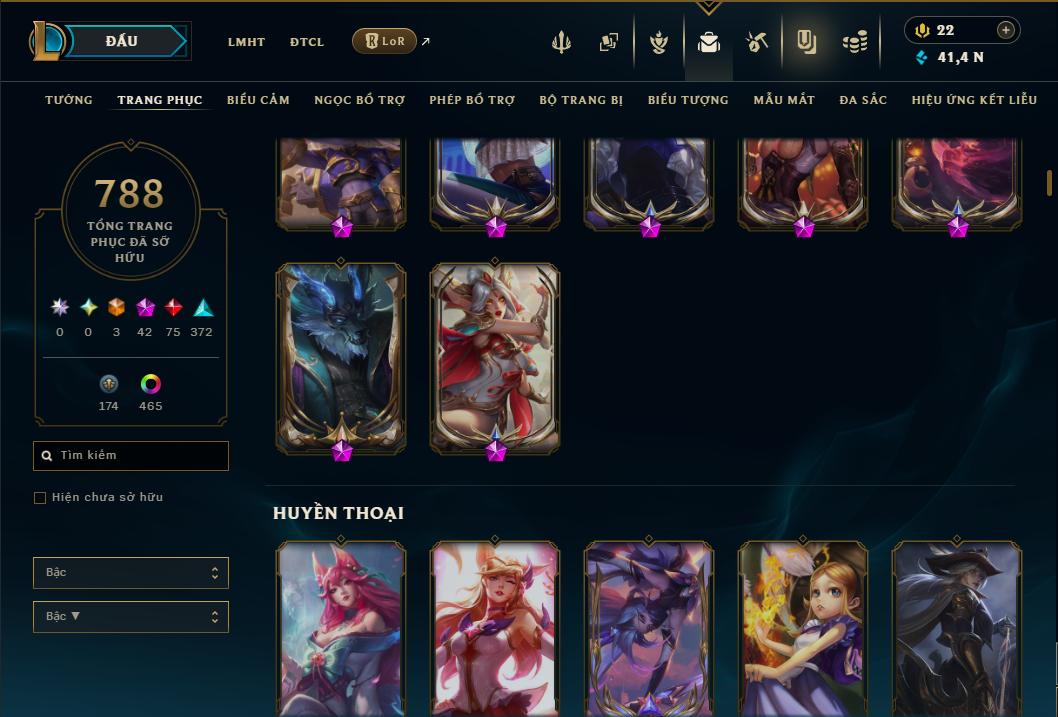
Task: Toggle the Hiện chưa sở hữu checkbox
Action: pyautogui.click(x=40, y=498)
